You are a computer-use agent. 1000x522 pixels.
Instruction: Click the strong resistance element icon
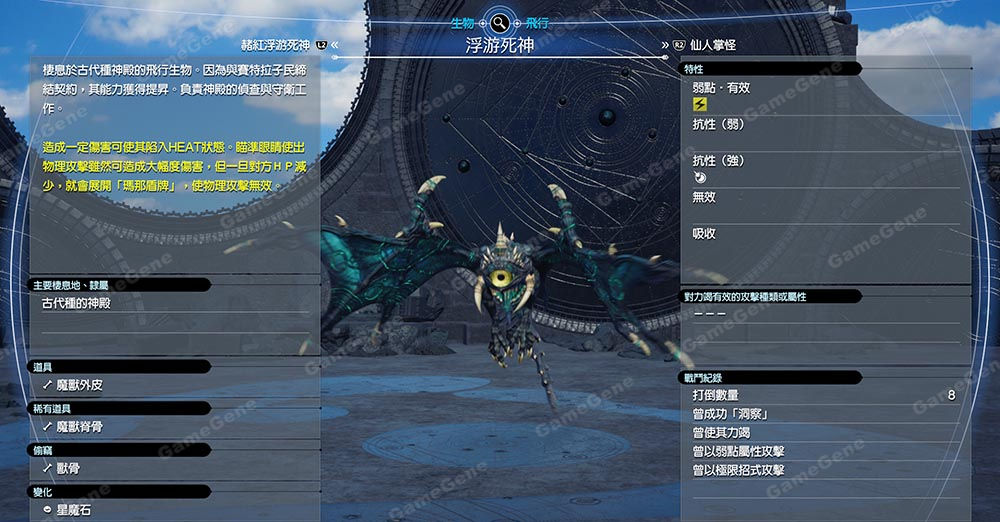point(700,177)
